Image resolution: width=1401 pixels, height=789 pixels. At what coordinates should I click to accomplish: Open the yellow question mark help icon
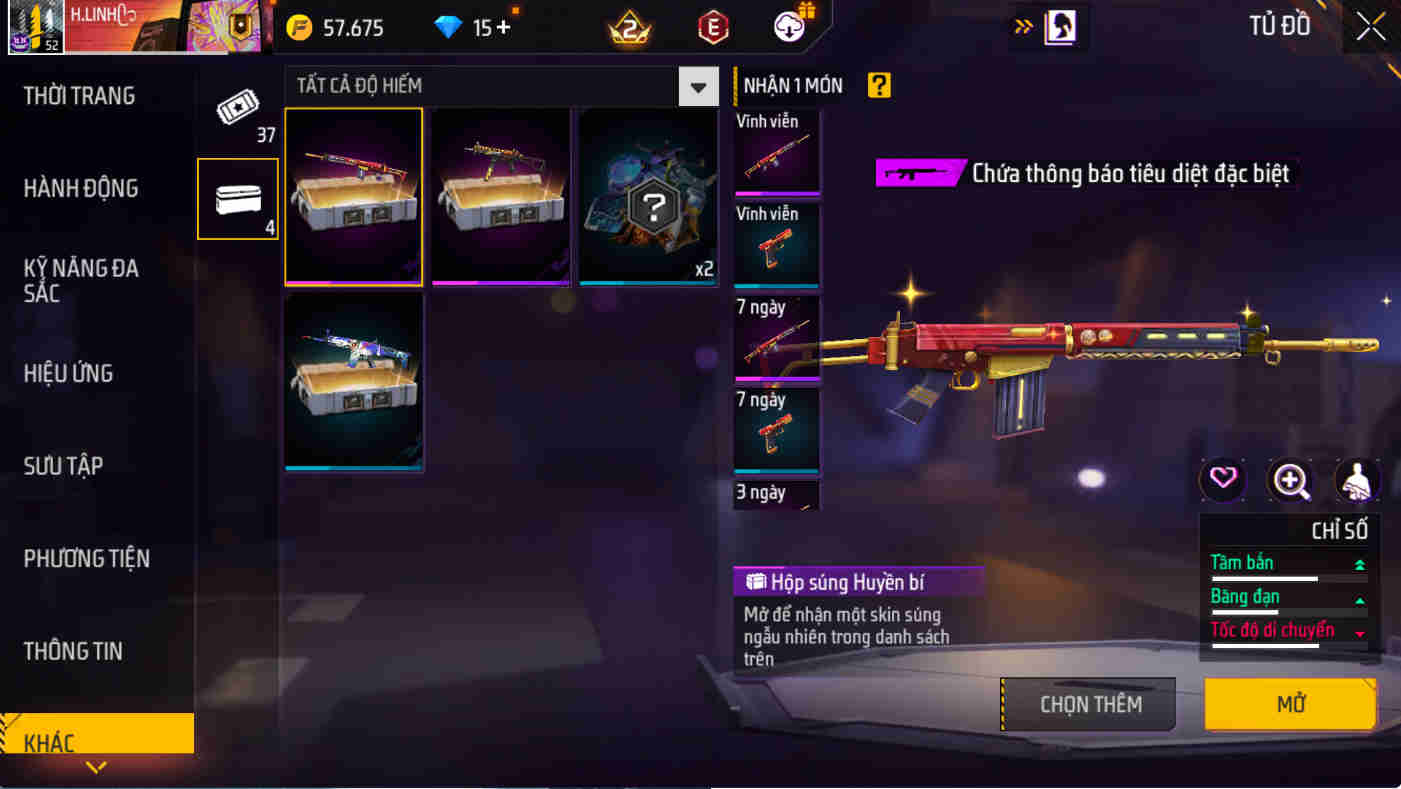coord(878,86)
